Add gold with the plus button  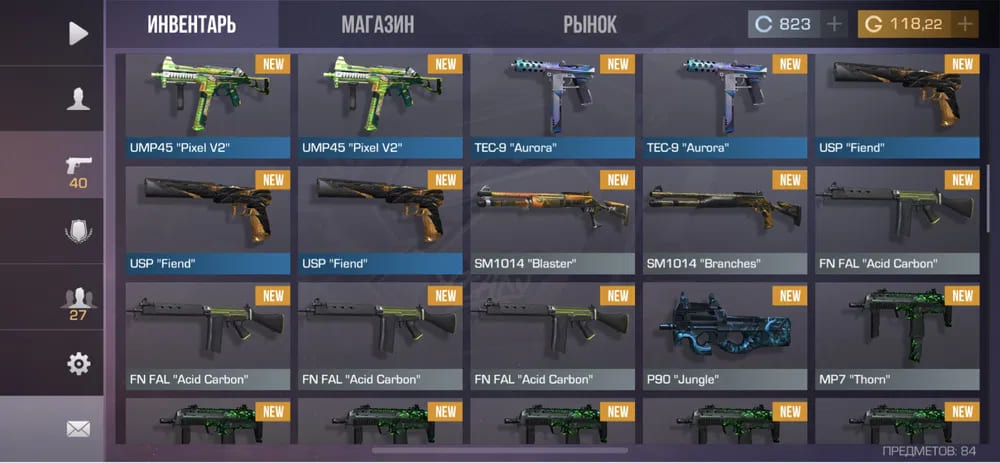(964, 24)
